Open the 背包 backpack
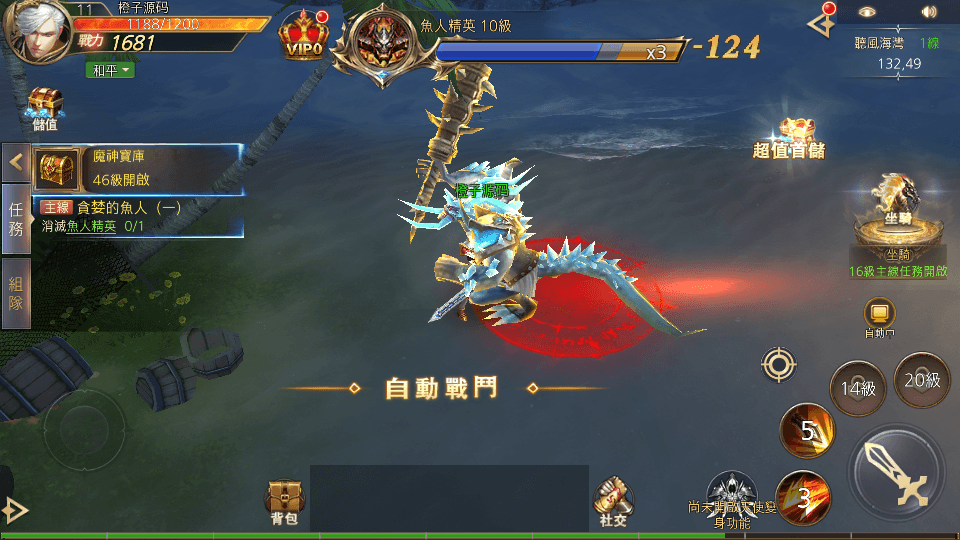Screen dimensions: 960x540 285,502
